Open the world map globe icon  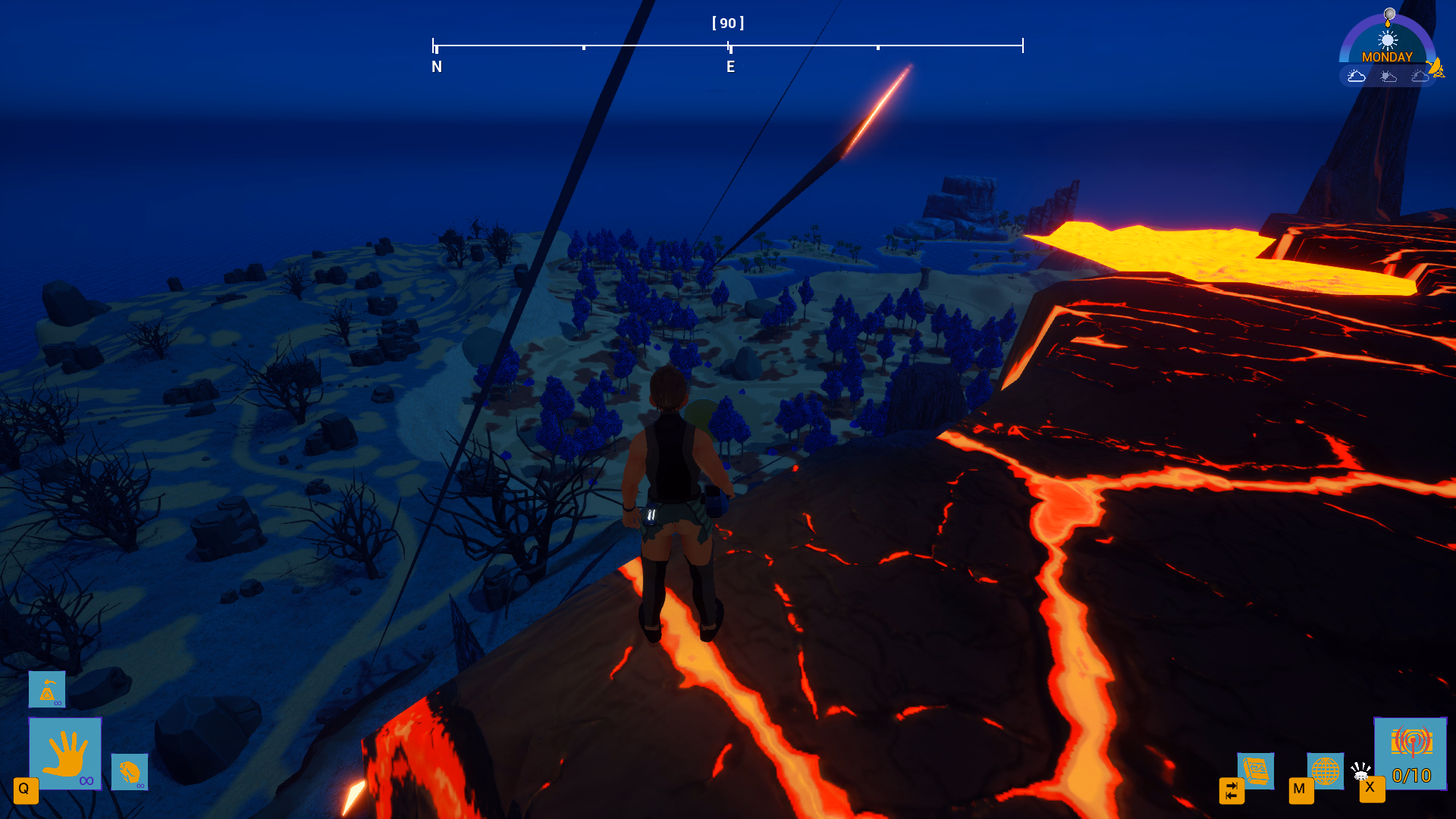pos(1325,770)
